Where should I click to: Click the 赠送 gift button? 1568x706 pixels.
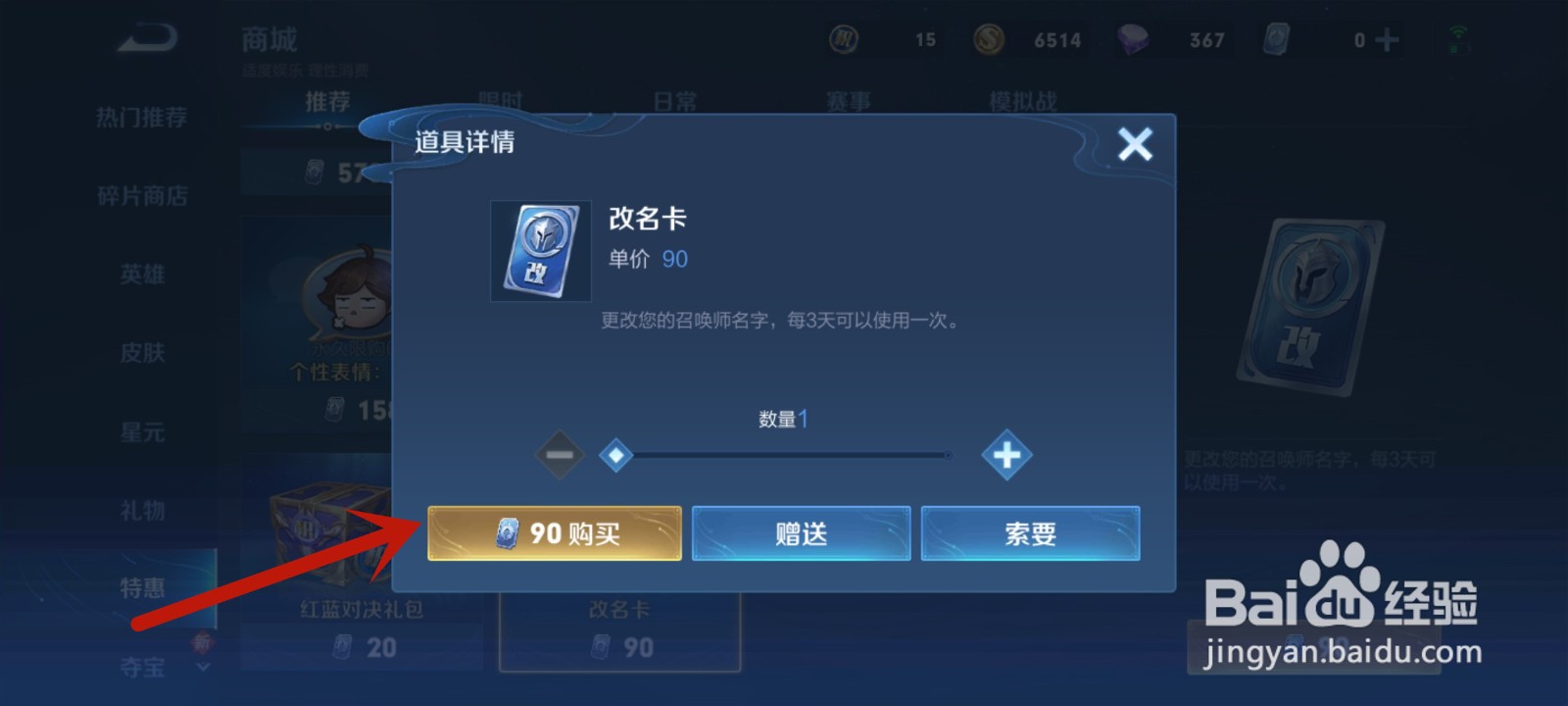(x=800, y=532)
